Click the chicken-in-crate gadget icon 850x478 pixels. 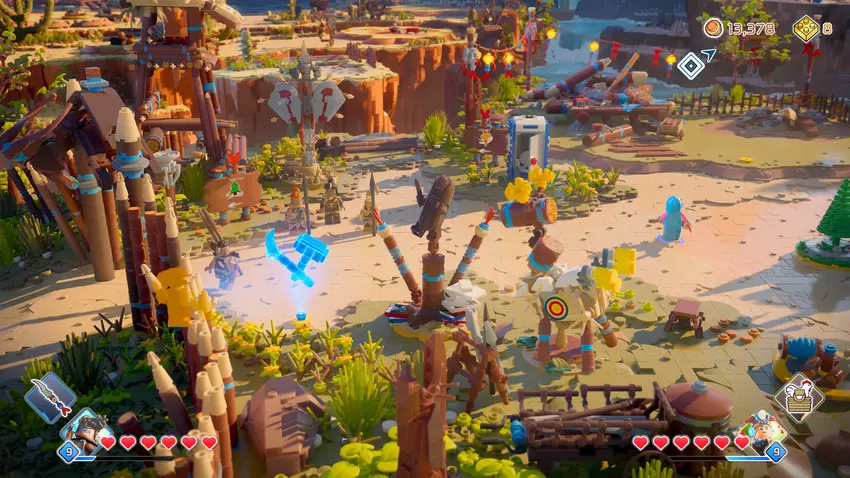coord(798,396)
